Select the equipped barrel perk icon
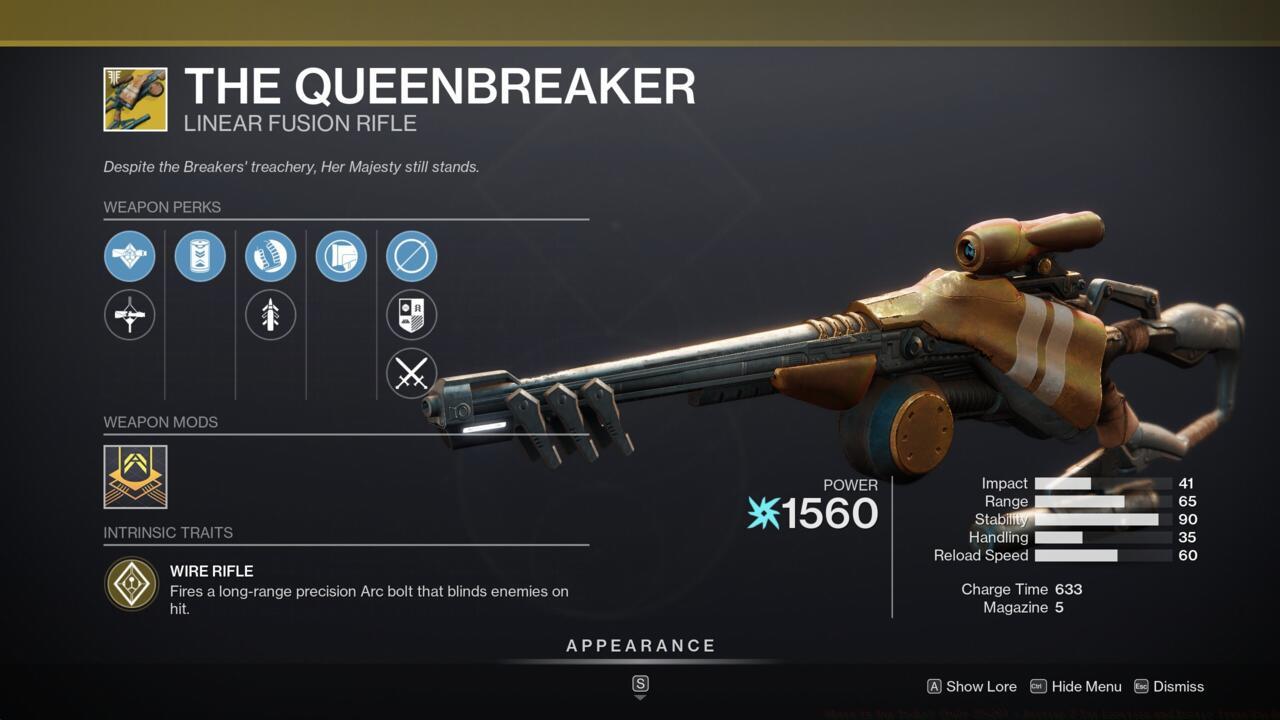1280x720 pixels. (x=130, y=256)
